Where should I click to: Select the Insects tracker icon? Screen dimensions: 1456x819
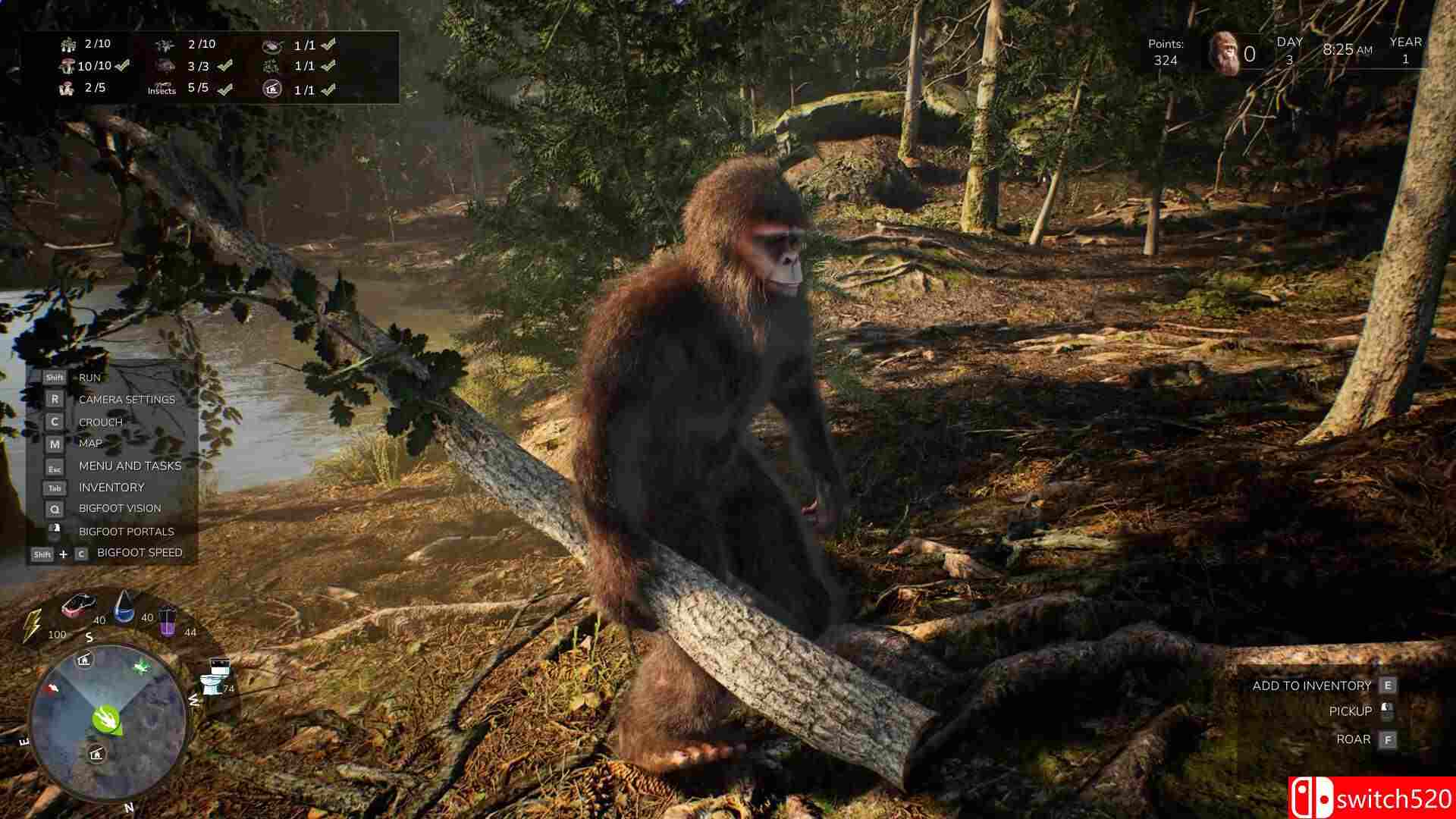[x=159, y=86]
